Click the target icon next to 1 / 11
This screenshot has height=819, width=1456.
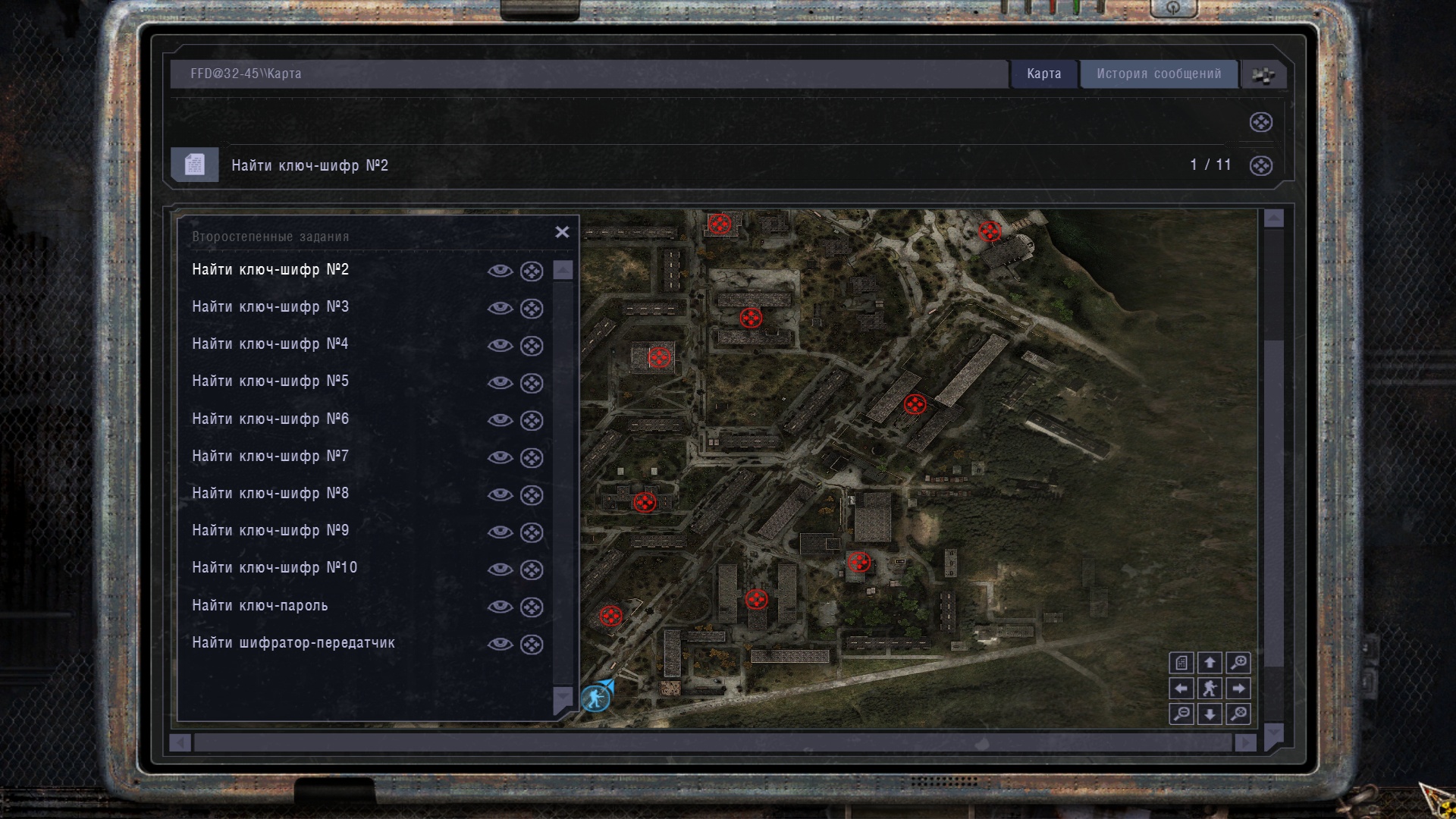click(x=1260, y=165)
